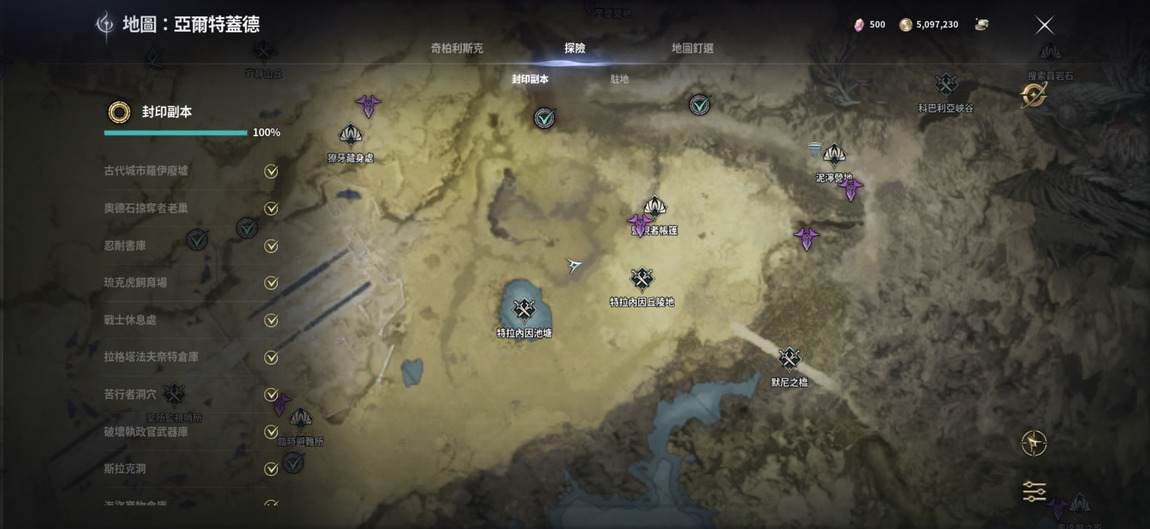Open the 地圖釘選 tab

[692, 48]
